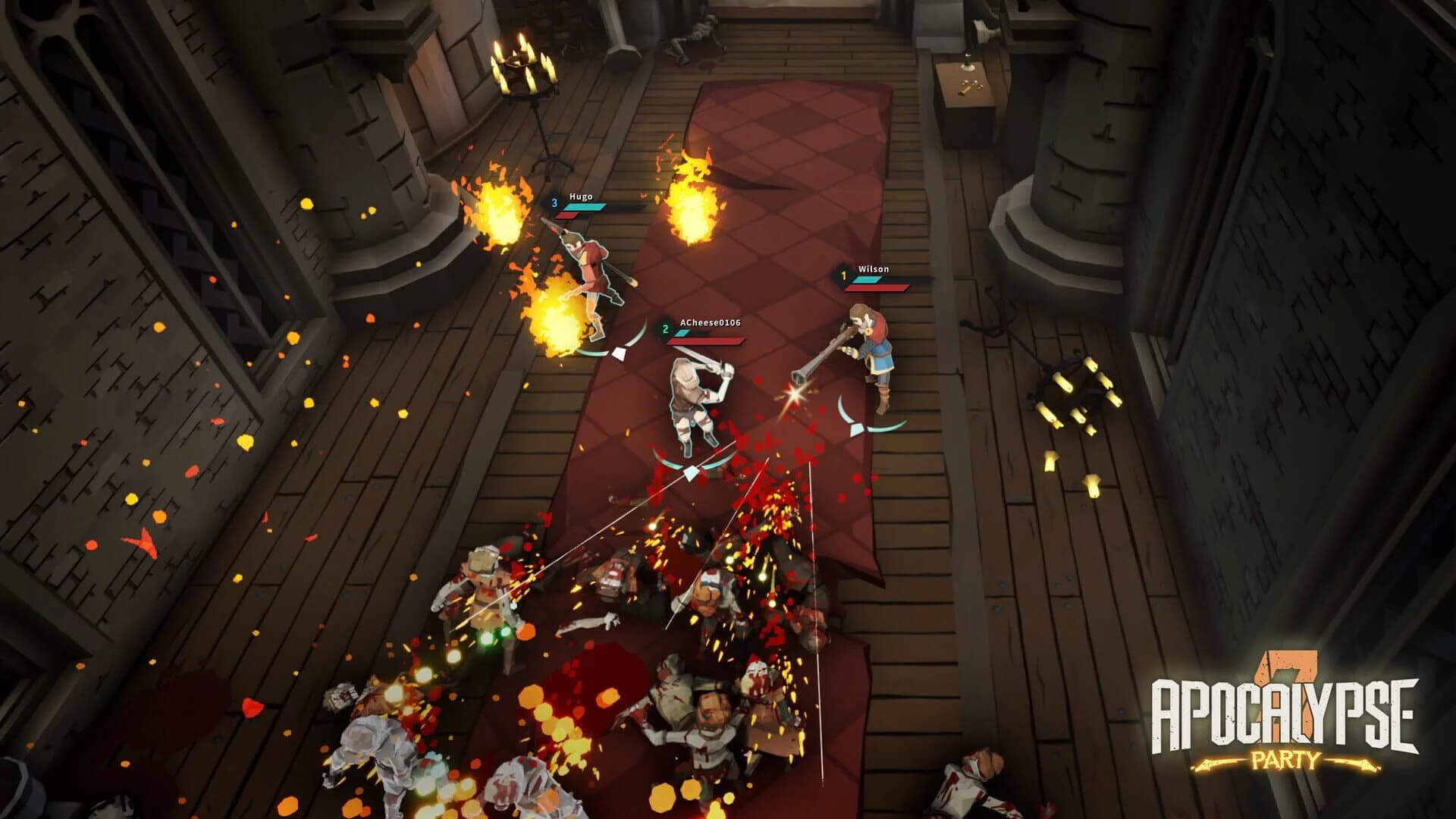The width and height of the screenshot is (1456, 819).
Task: Click Hugo's level 3 badge
Action: point(554,202)
